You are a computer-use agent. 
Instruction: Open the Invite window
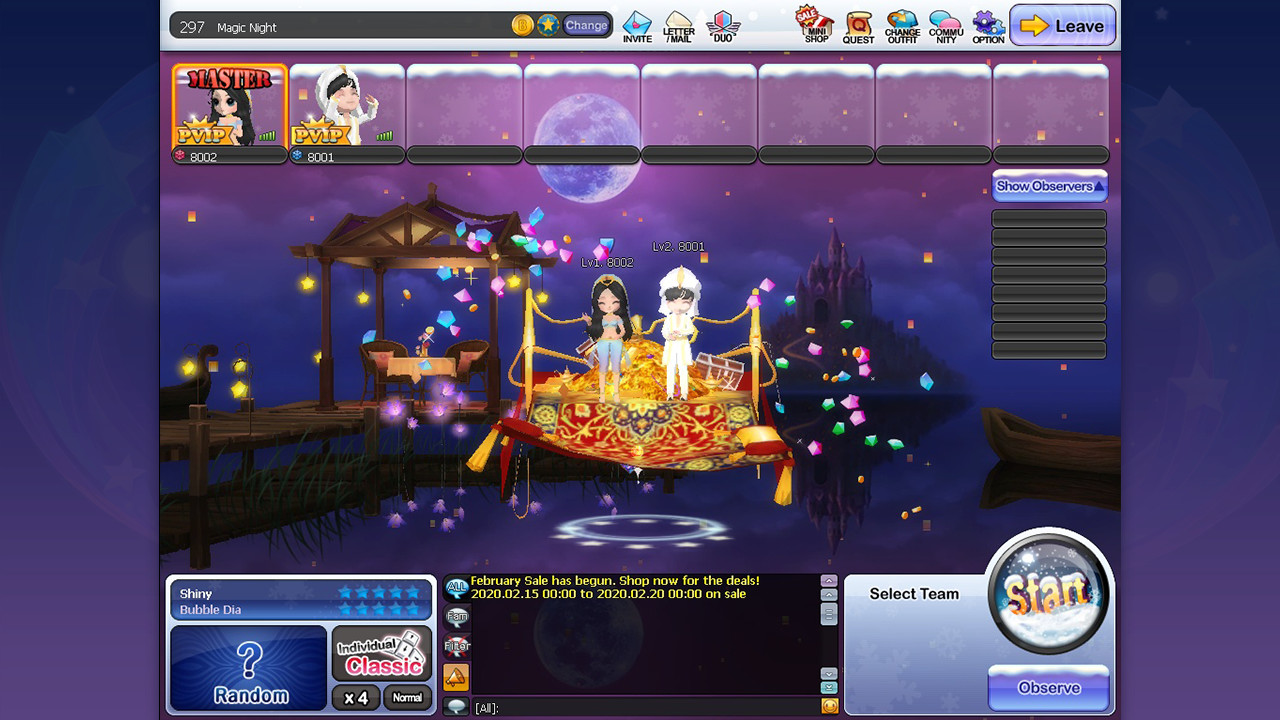click(636, 24)
